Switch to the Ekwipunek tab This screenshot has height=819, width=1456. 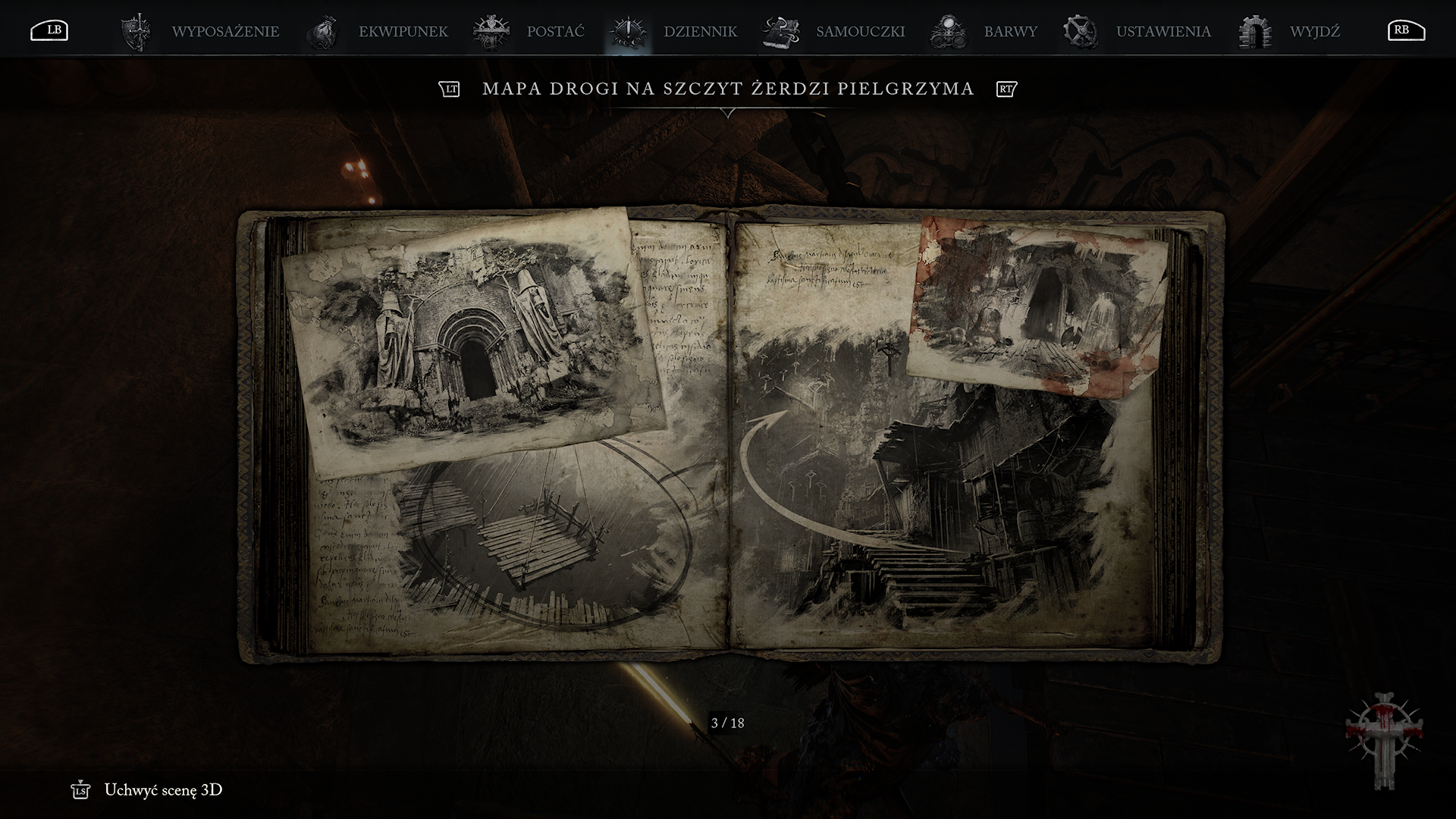(x=403, y=32)
